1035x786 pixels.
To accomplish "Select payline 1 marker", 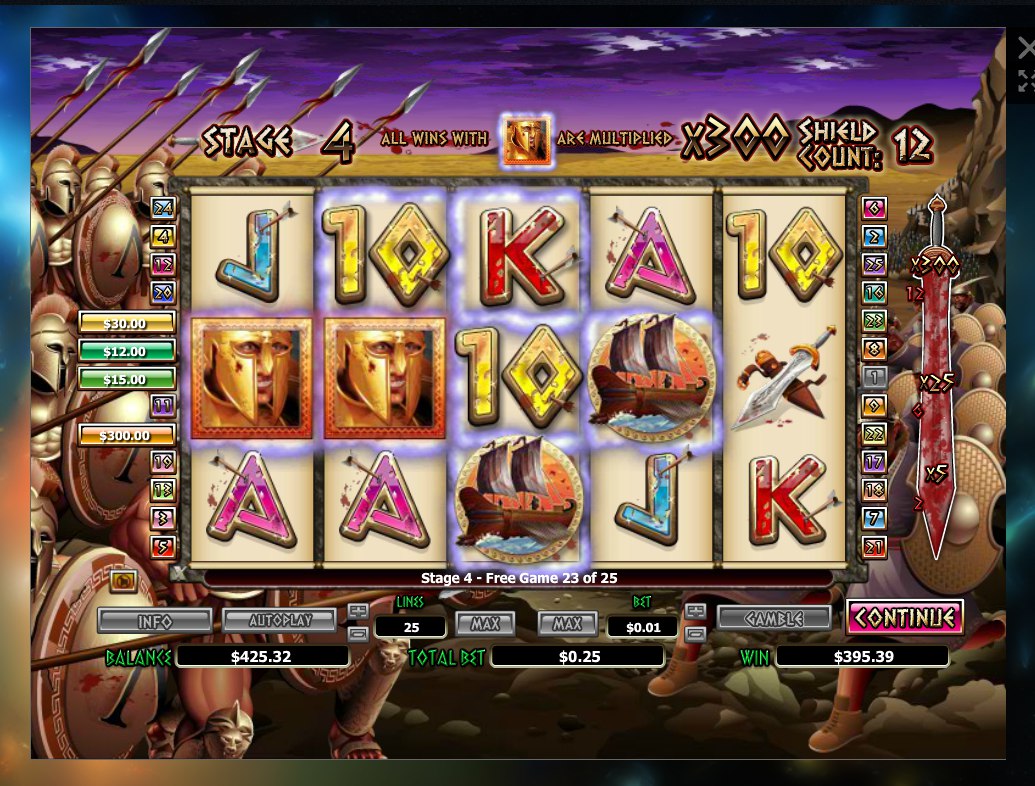I will (x=875, y=377).
